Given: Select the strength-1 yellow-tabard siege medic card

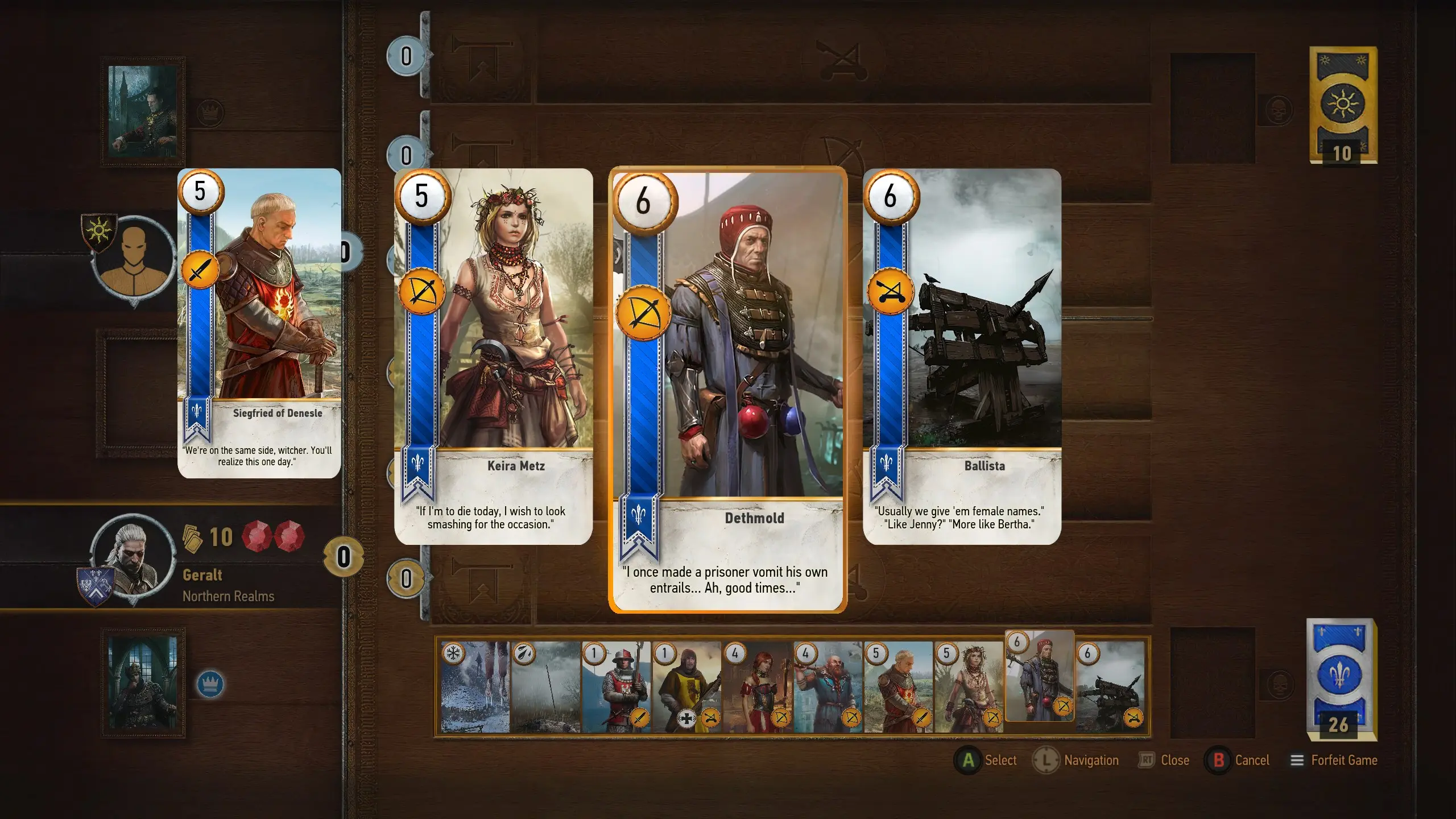Looking at the screenshot, I should click(x=687, y=687).
